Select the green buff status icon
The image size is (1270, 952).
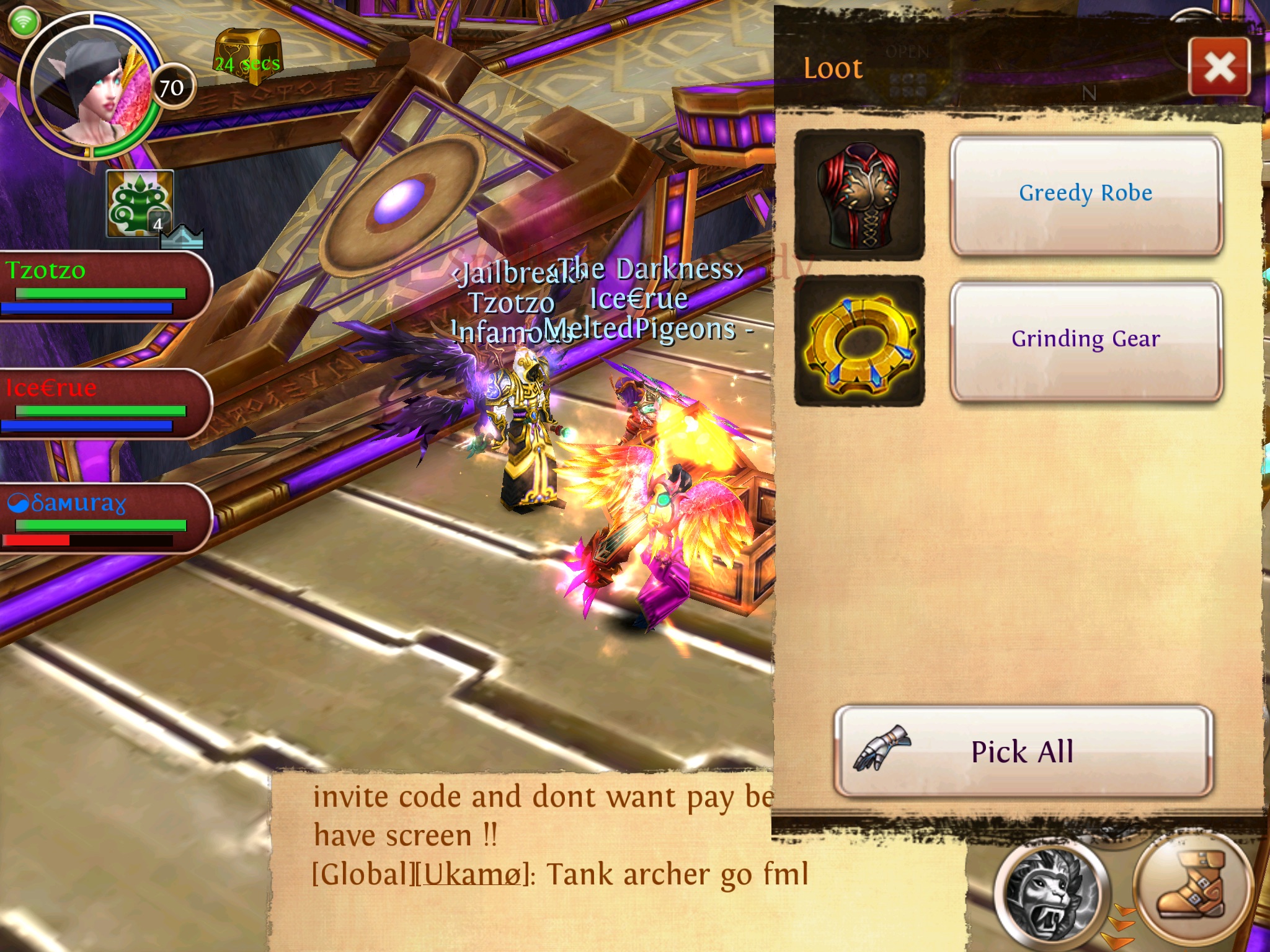tap(139, 203)
